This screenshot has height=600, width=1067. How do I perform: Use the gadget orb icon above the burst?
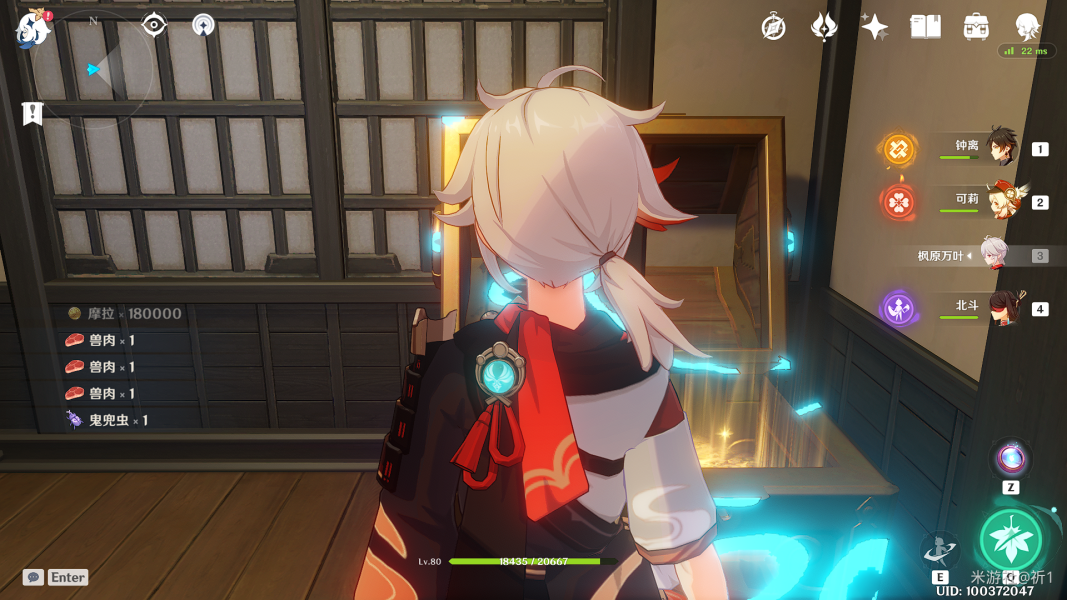[1010, 459]
